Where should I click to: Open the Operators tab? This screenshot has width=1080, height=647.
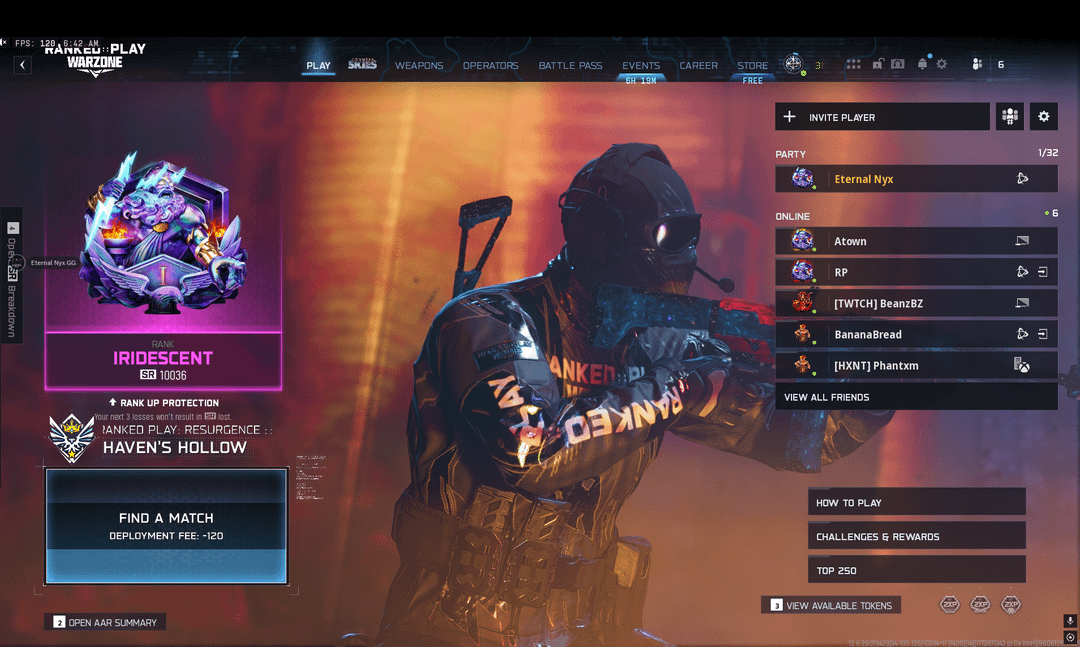coord(490,66)
